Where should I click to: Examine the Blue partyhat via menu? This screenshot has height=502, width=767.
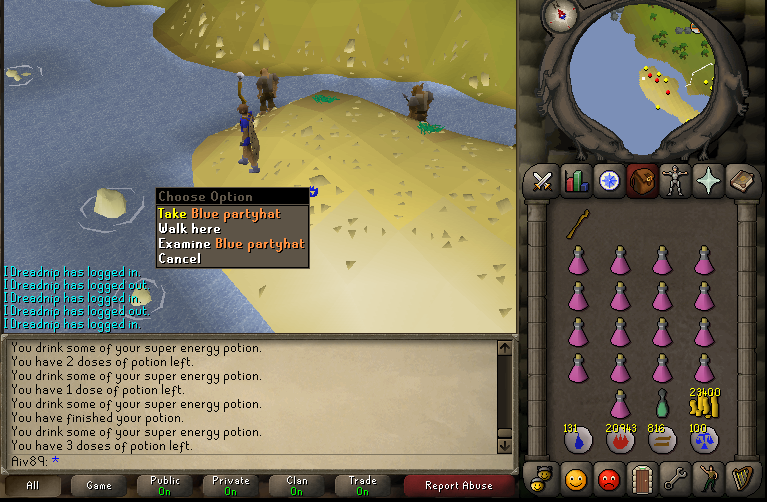[x=230, y=244]
